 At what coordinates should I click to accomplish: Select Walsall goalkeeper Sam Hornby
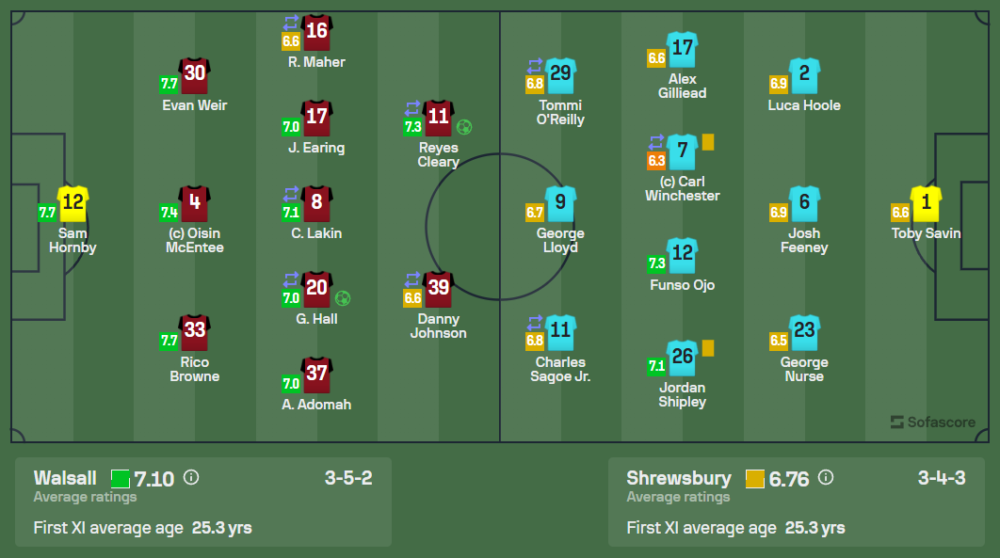point(73,205)
